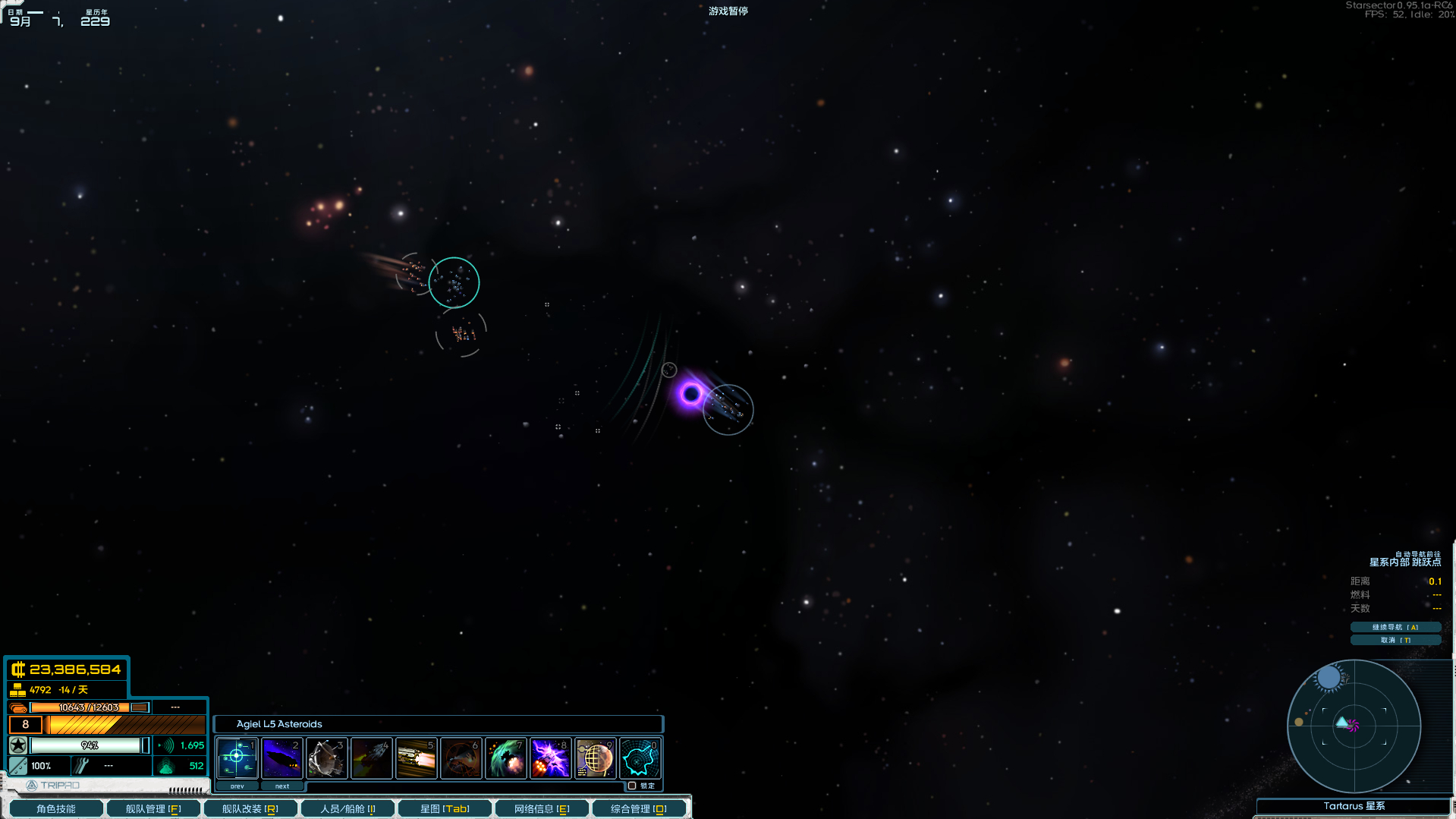Open the 星图 star map
Image resolution: width=1456 pixels, height=819 pixels.
click(x=445, y=808)
